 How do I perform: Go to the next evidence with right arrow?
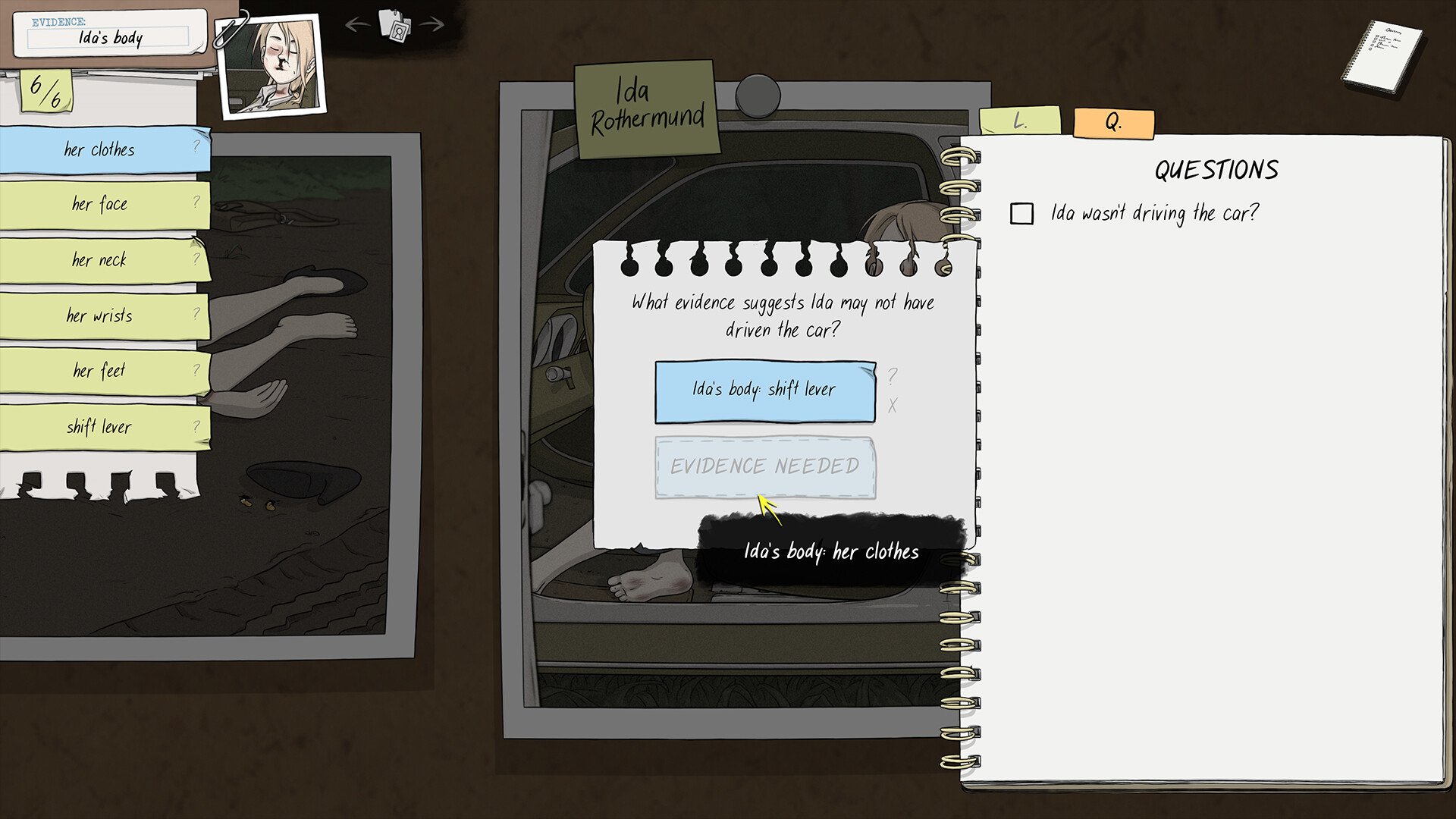pos(431,25)
